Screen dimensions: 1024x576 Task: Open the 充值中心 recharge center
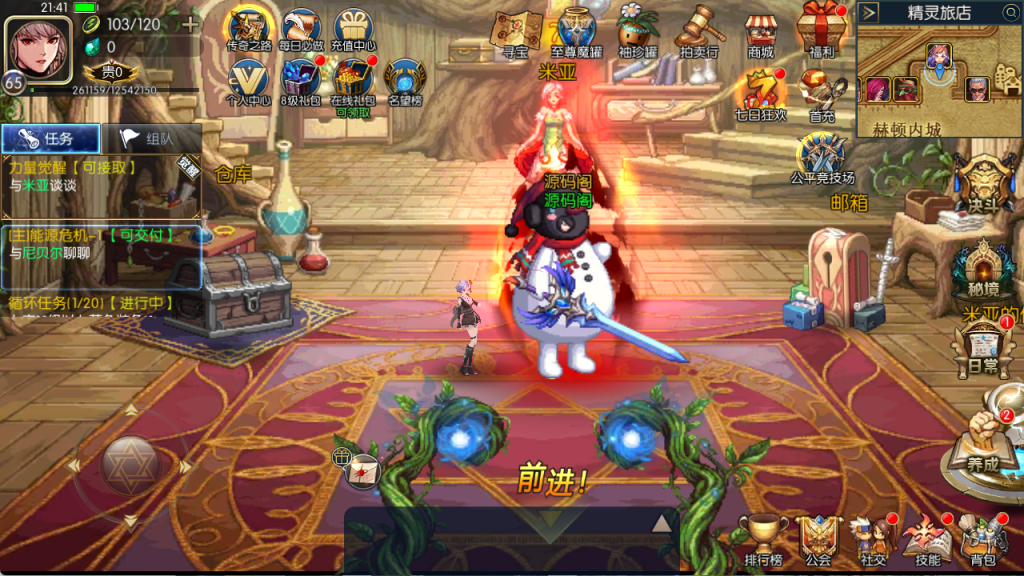(353, 30)
